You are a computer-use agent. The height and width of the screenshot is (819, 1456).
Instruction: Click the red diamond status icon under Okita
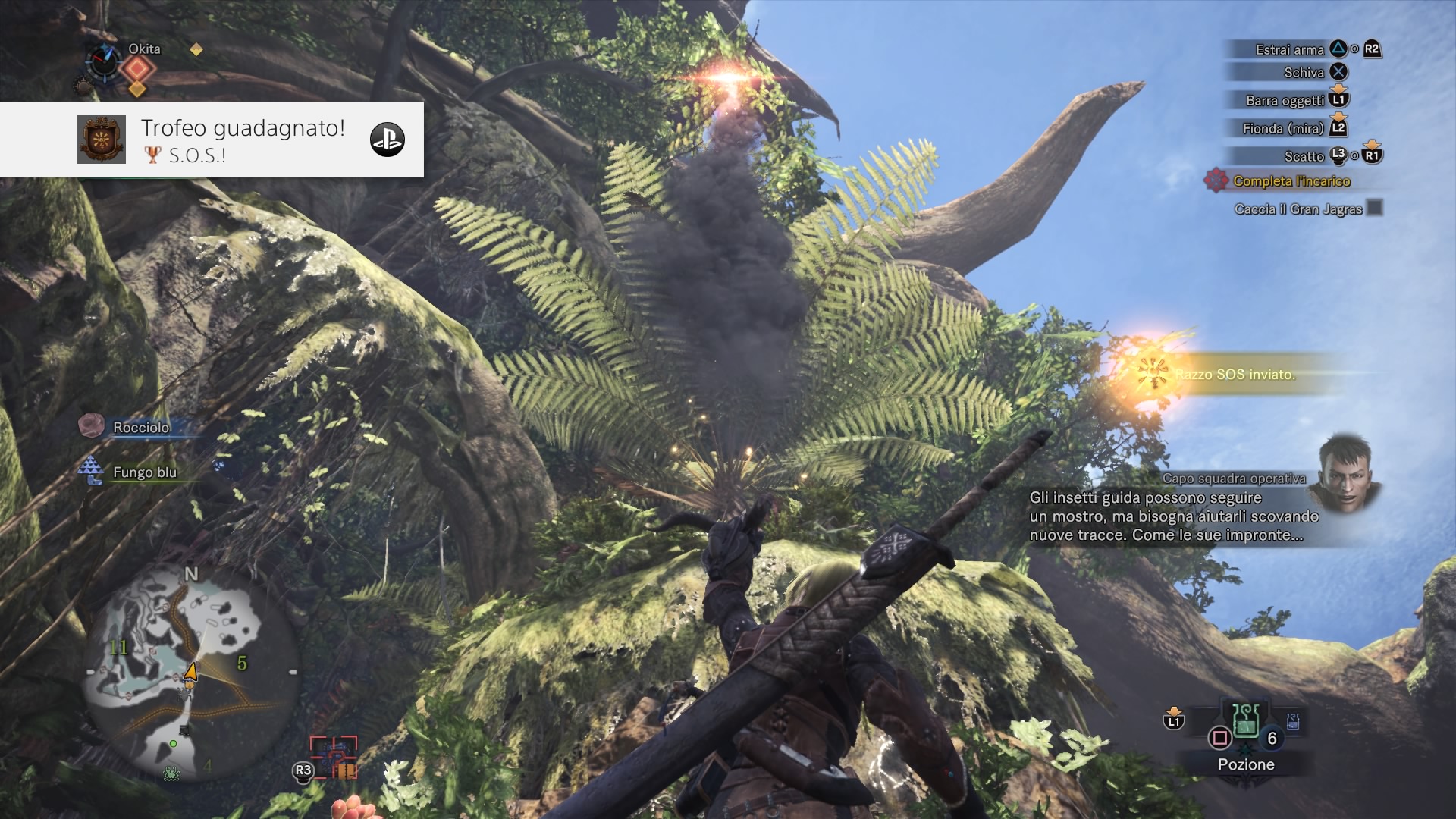click(137, 70)
